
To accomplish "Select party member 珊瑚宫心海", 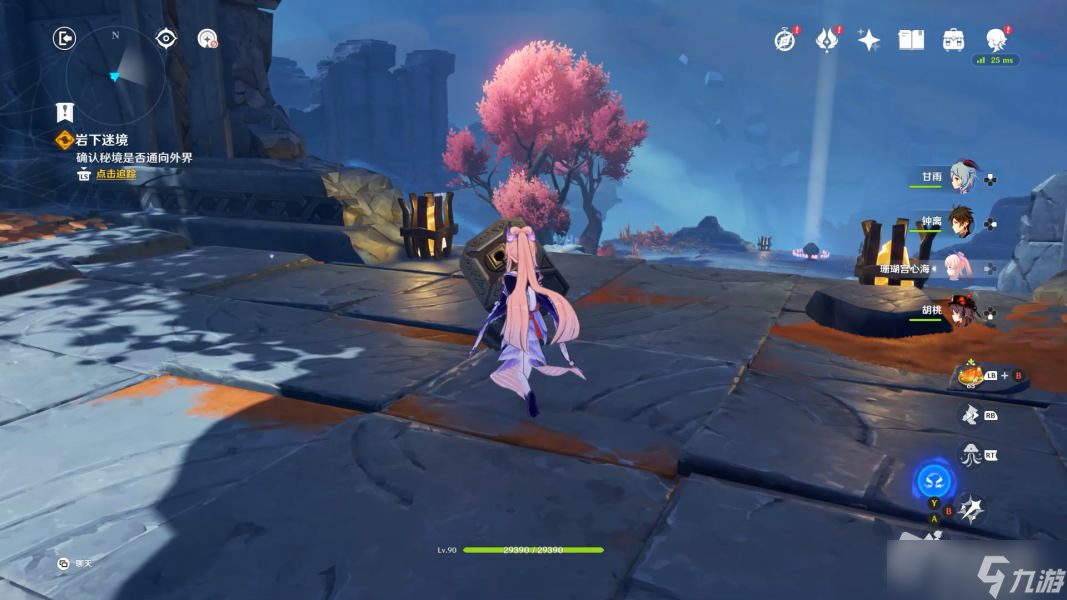I will [962, 268].
